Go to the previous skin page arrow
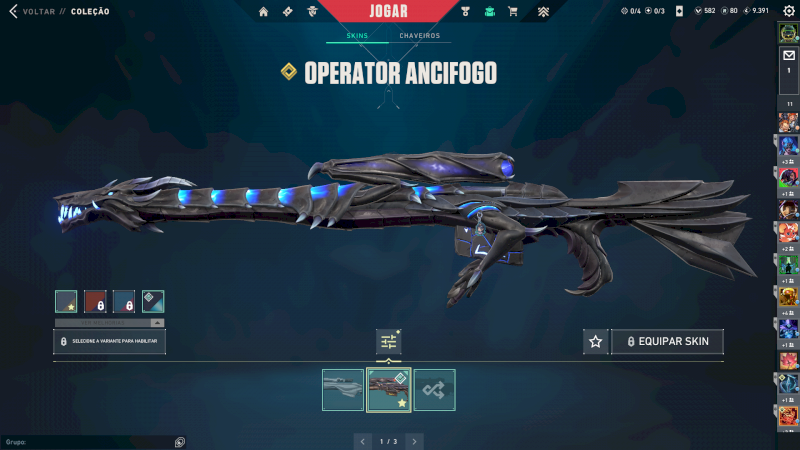Viewport: 800px width, 450px height. tap(362, 440)
